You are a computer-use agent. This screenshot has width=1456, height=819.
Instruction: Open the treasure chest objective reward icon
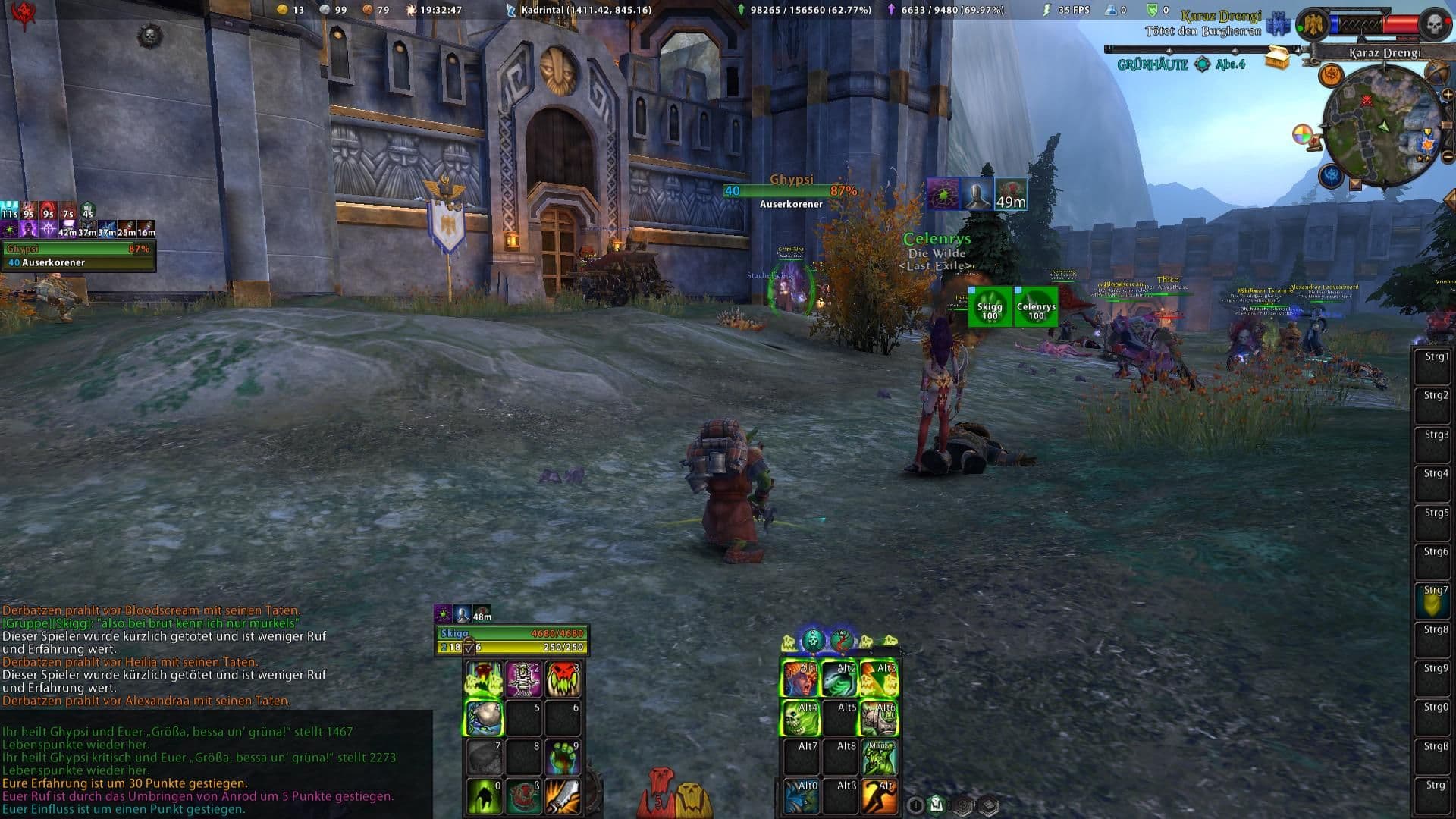1277,59
